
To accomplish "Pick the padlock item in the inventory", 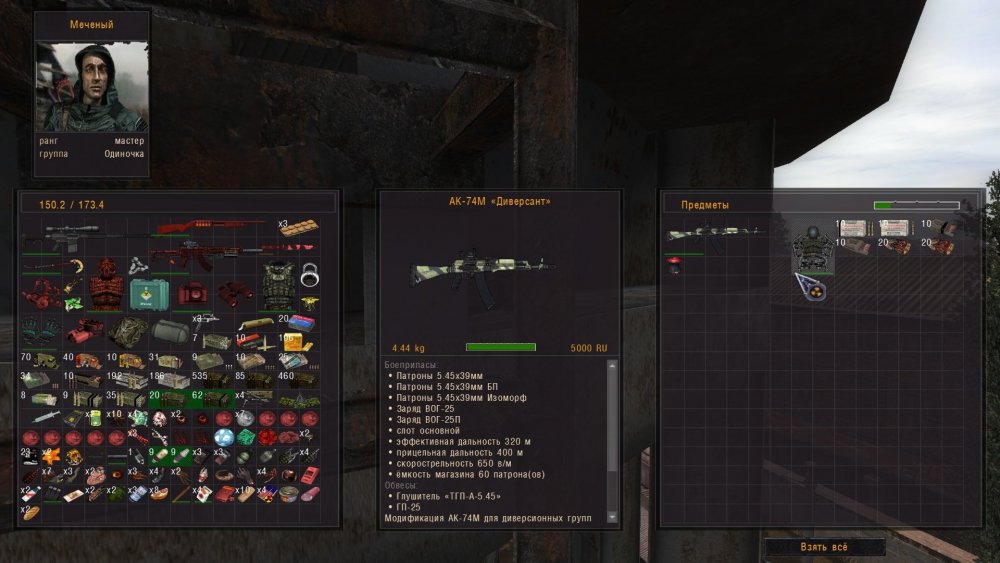I will coord(309,273).
